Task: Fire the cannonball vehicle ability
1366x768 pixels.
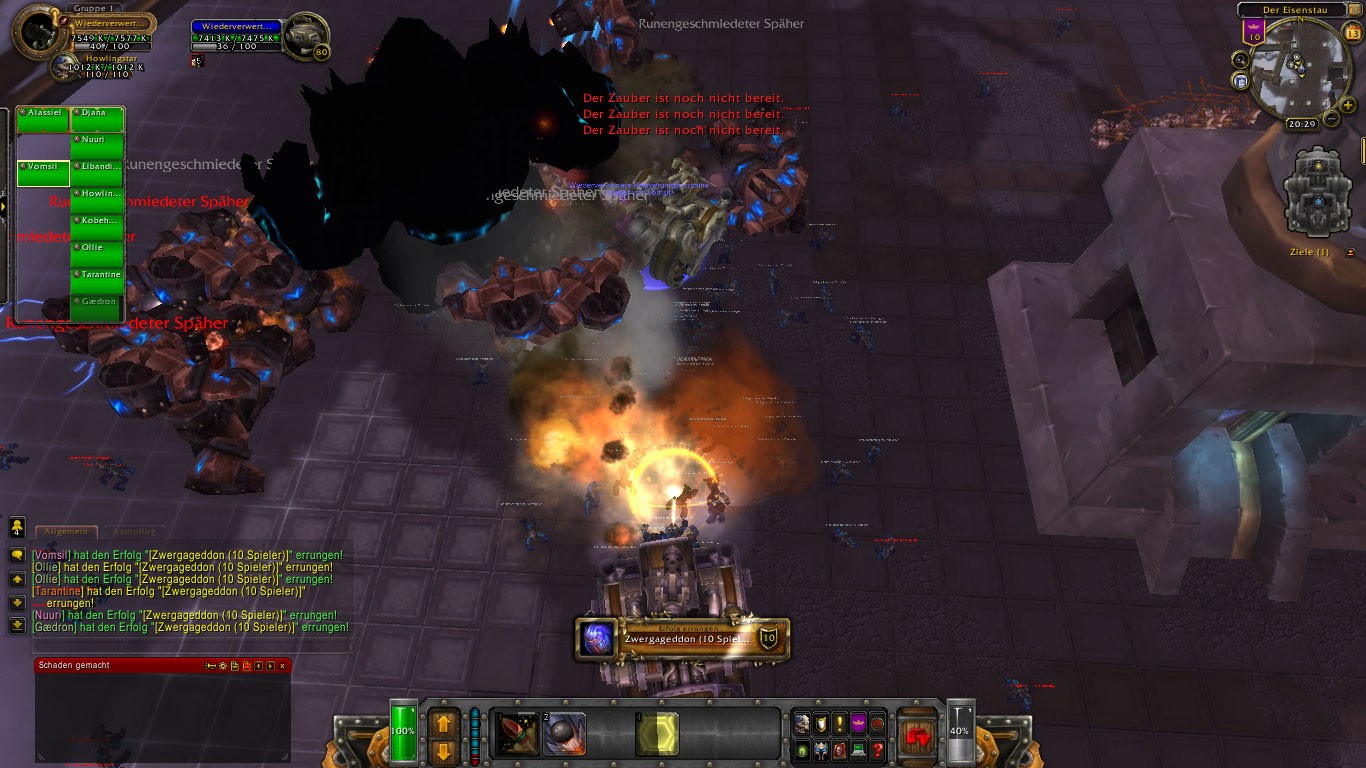Action: (x=565, y=735)
